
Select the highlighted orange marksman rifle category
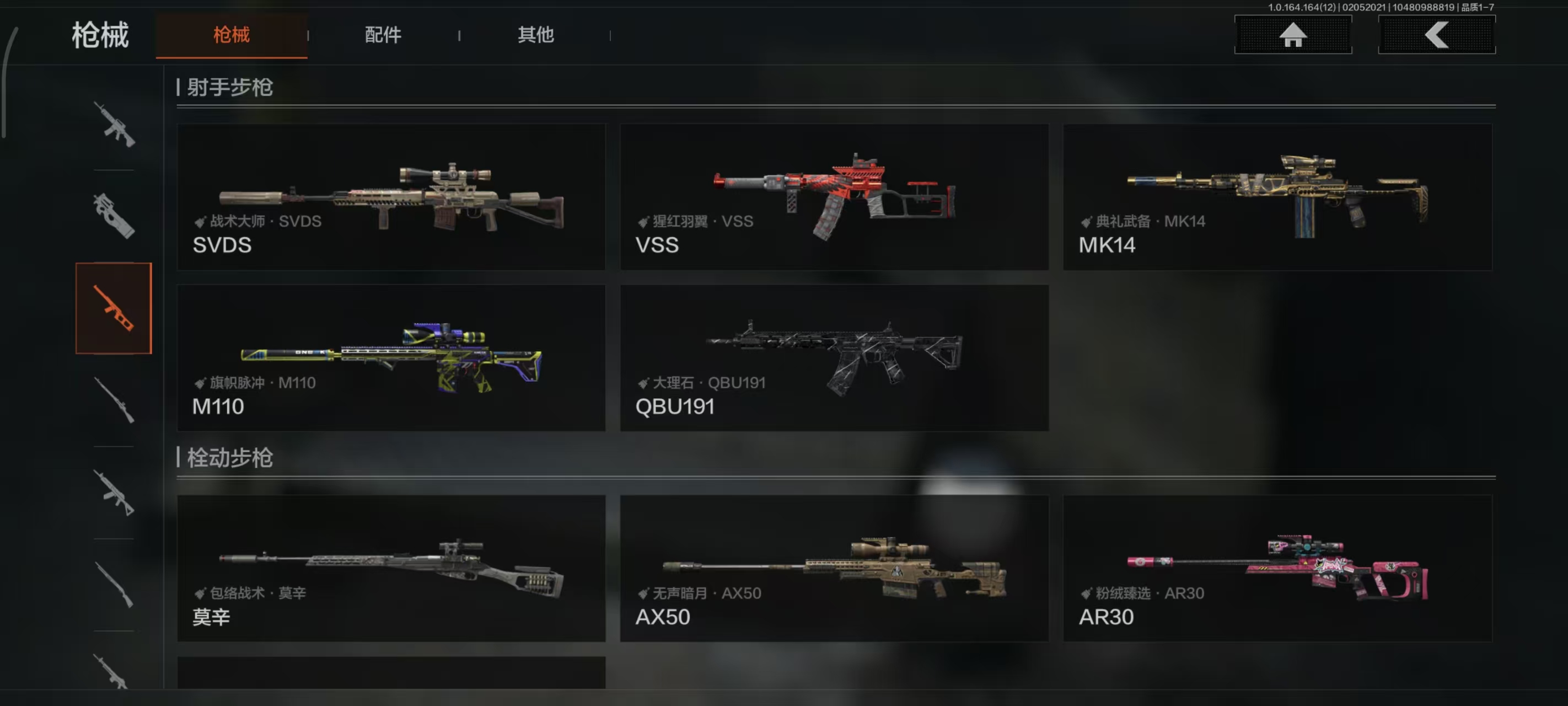click(x=114, y=308)
